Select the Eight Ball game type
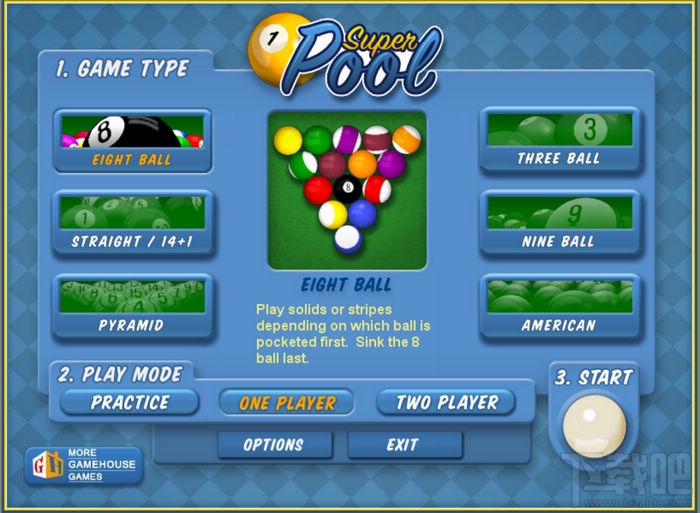This screenshot has height=513, width=700. pyautogui.click(x=132, y=141)
